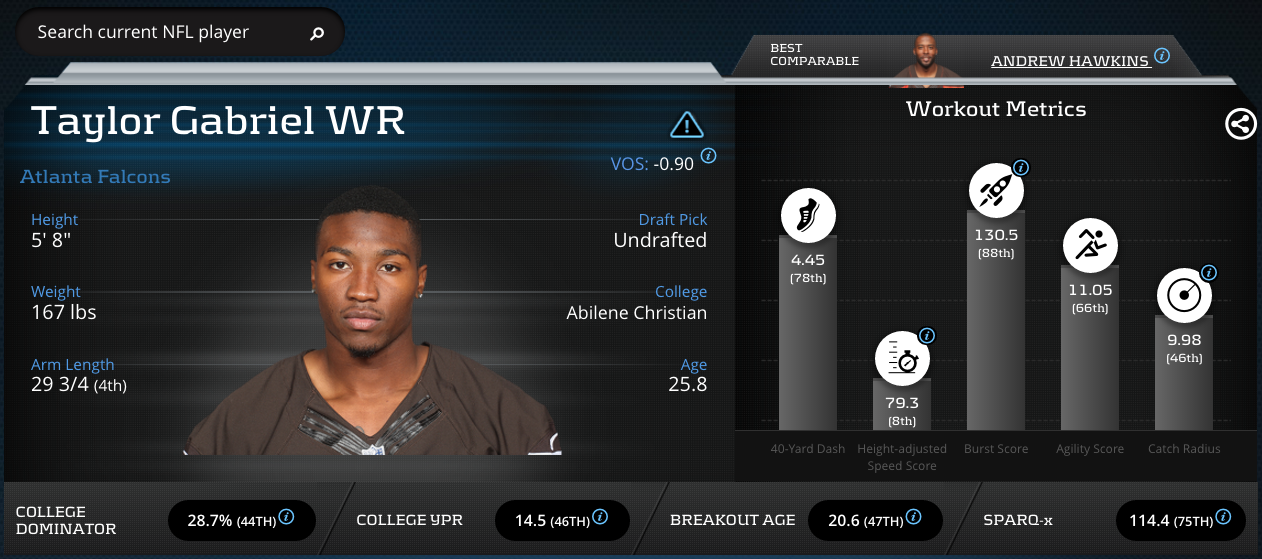This screenshot has height=559, width=1262.
Task: Show info for VOS score
Action: coord(709,155)
